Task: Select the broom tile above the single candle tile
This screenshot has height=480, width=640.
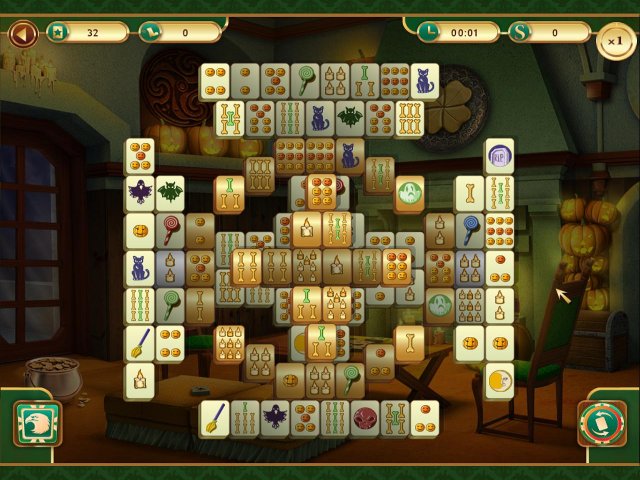Action: tap(139, 343)
